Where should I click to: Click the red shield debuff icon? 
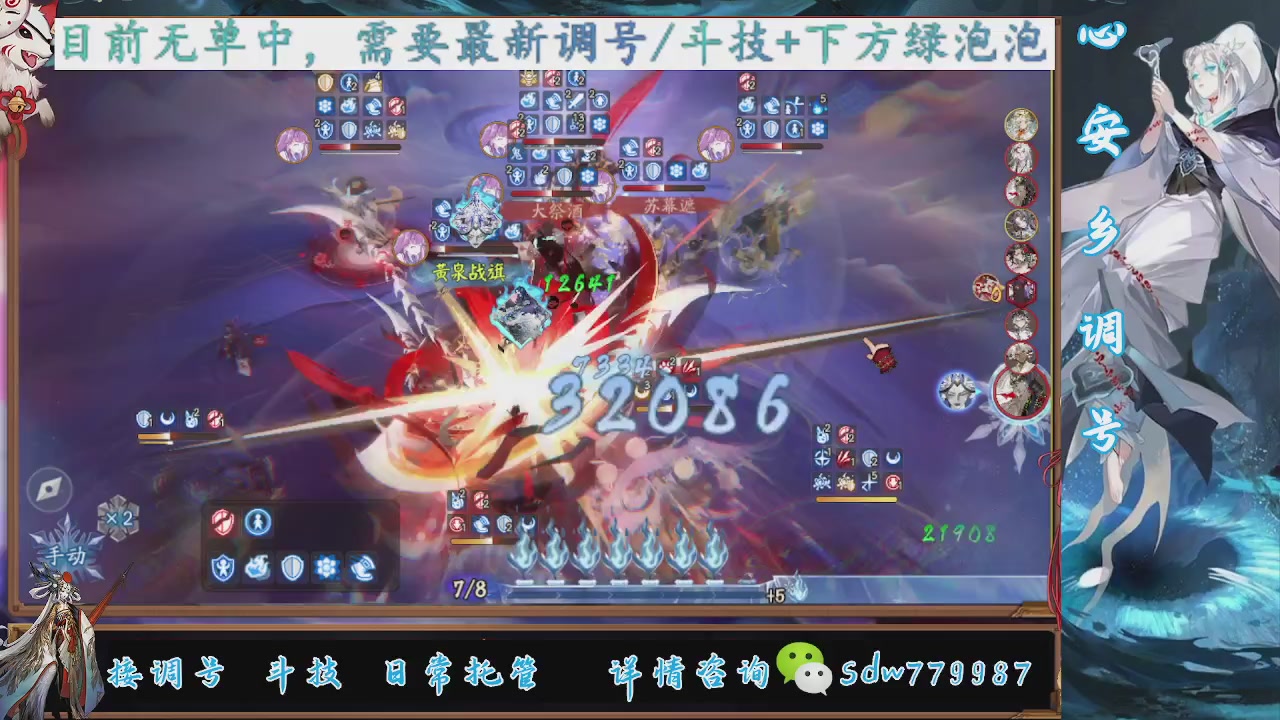point(223,522)
